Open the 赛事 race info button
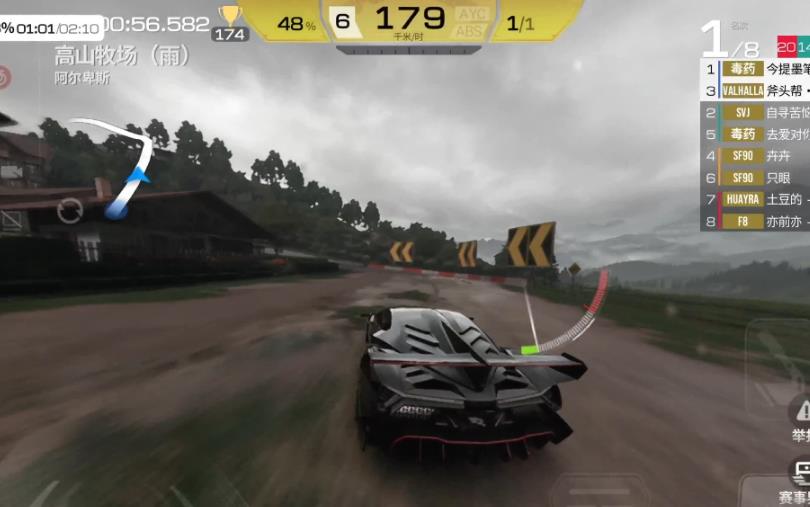Viewport: 810px width, 507px height. pos(797,479)
